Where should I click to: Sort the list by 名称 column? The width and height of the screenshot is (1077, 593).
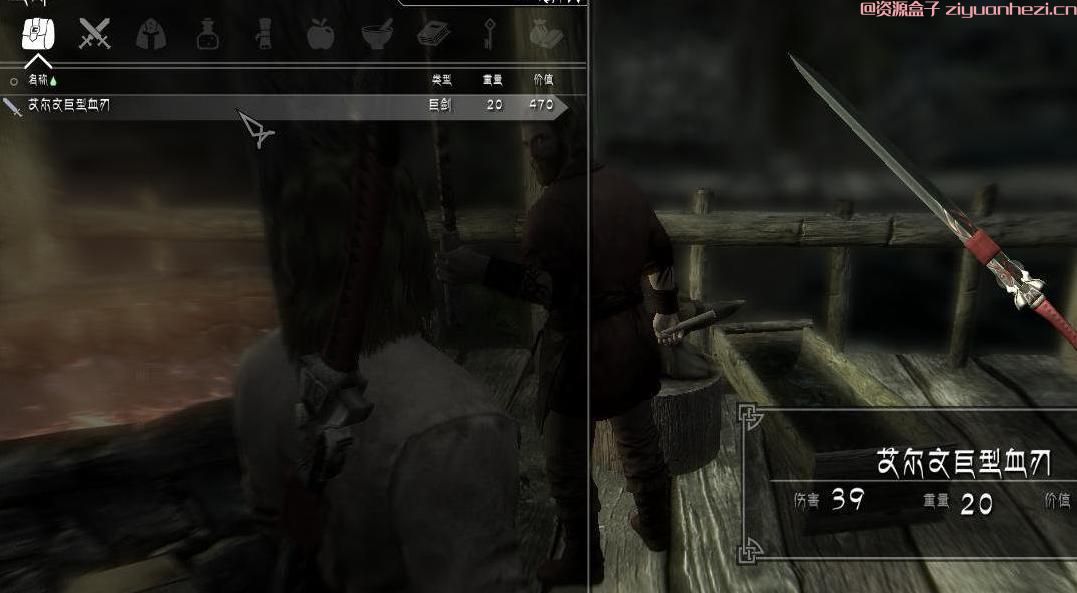click(38, 80)
